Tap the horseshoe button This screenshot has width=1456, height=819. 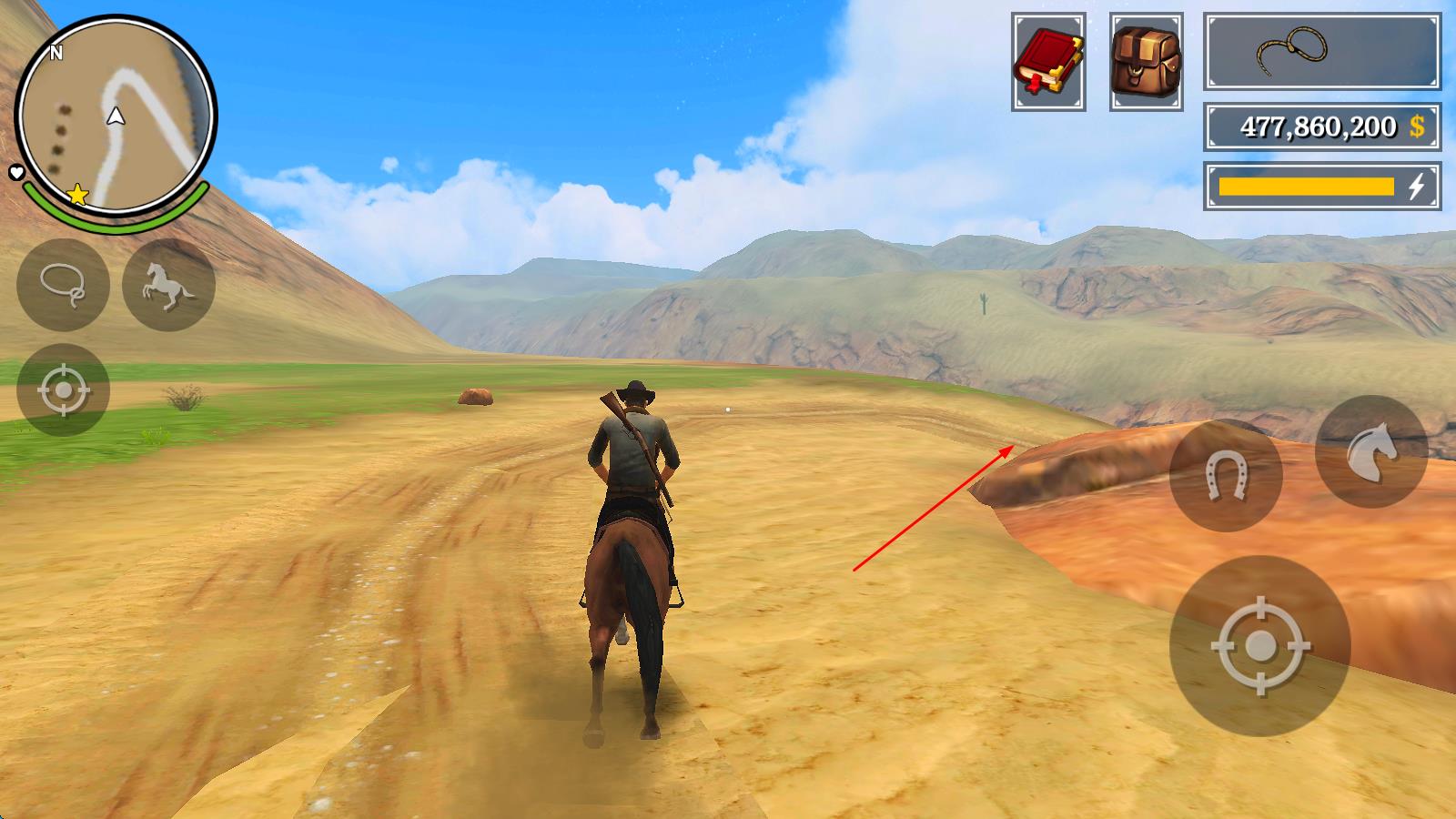click(1225, 475)
